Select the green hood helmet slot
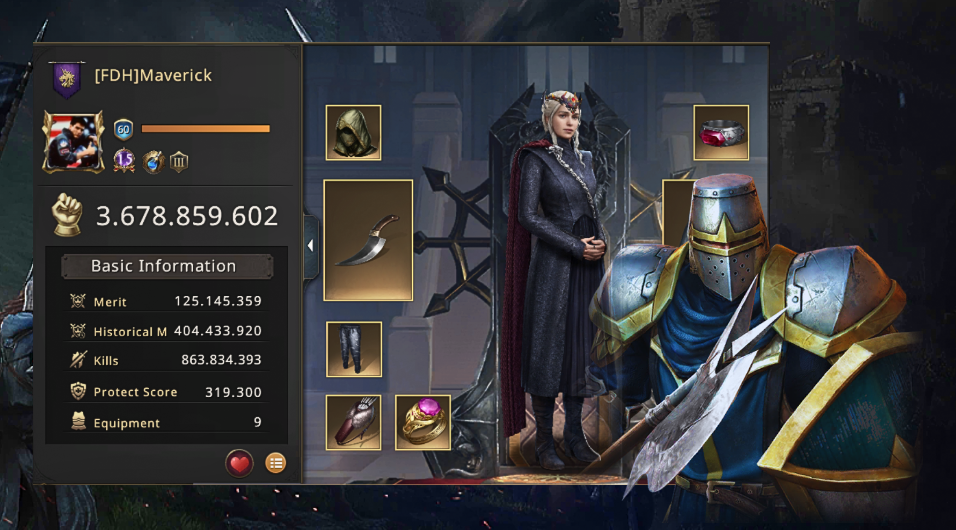Screen dimensions: 956x530 pos(353,132)
